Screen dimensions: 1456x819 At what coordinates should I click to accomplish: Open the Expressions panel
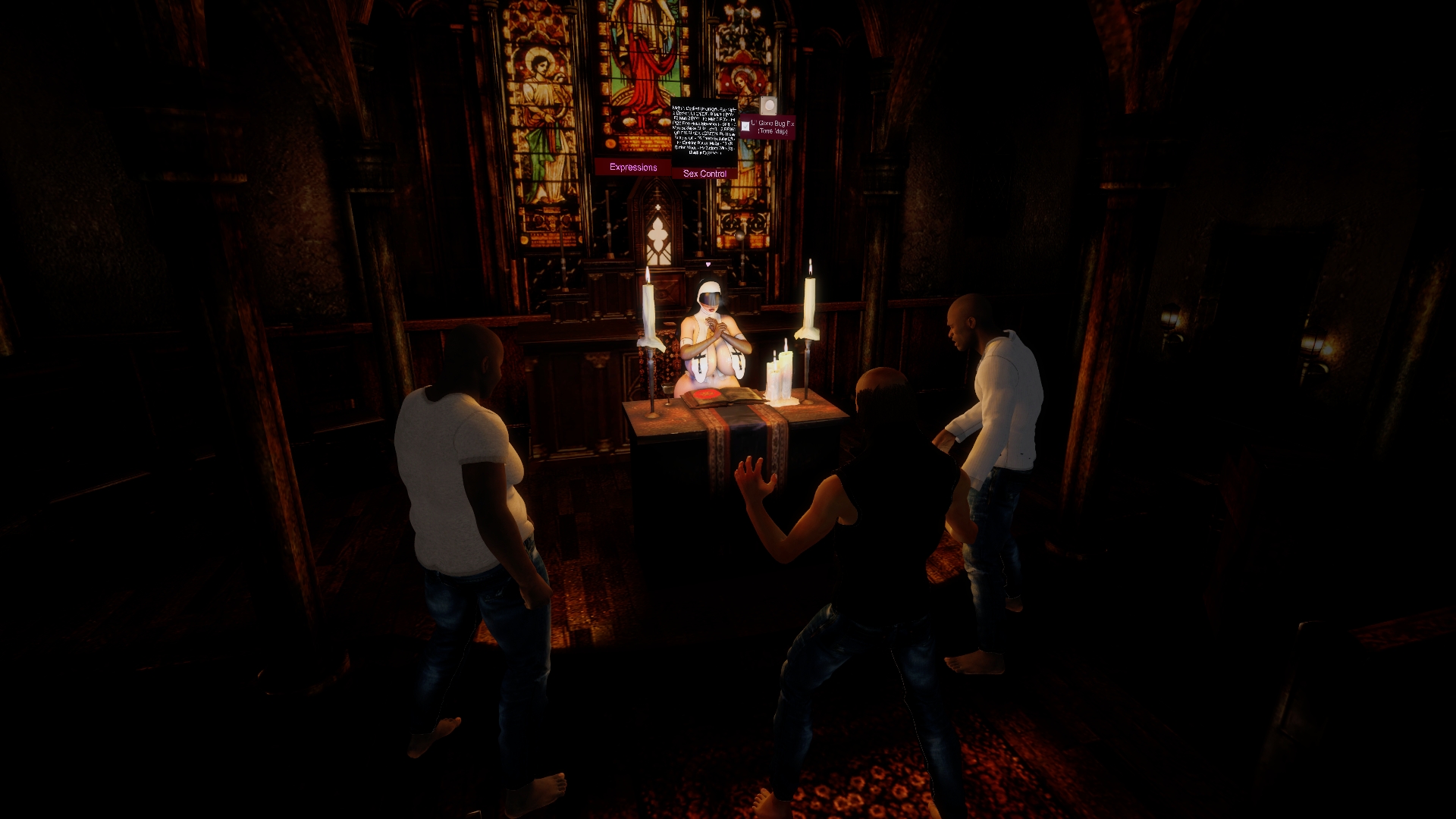coord(633,168)
